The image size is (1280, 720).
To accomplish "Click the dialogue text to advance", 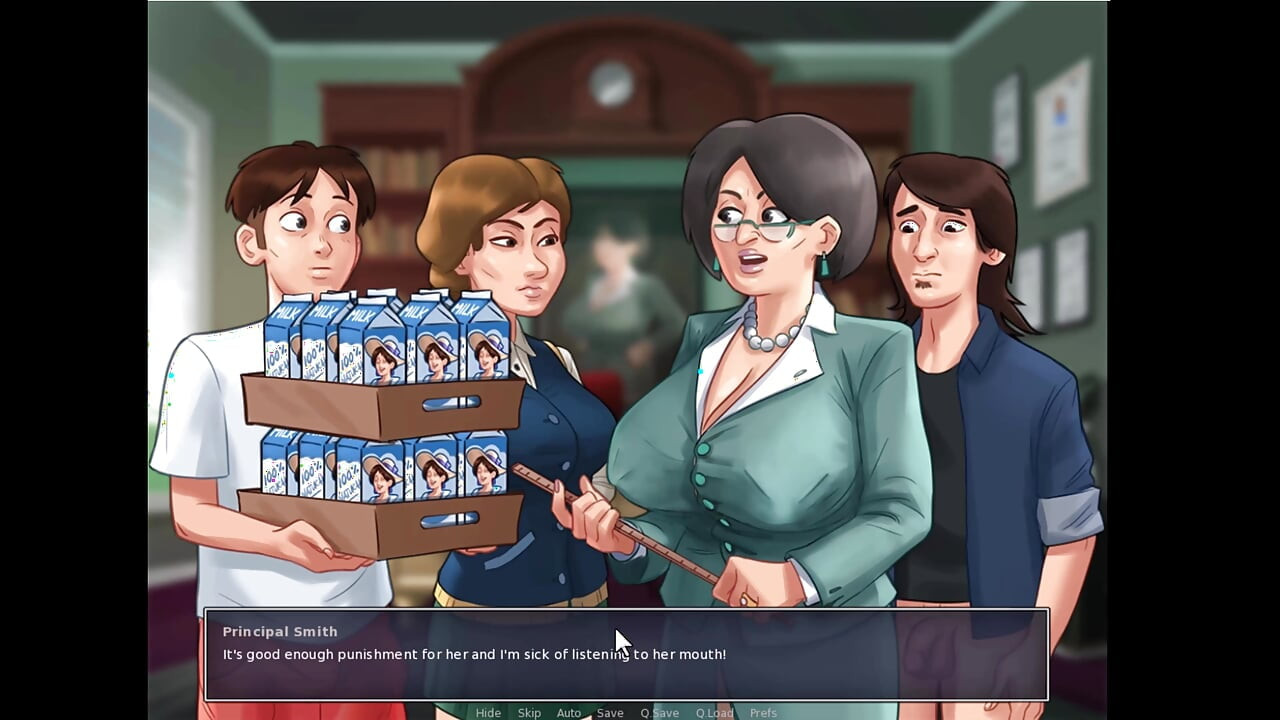I will [471, 654].
